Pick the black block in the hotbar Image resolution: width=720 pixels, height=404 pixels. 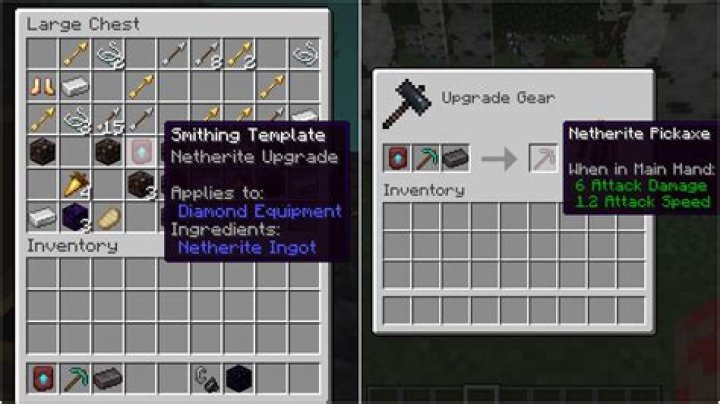click(238, 378)
